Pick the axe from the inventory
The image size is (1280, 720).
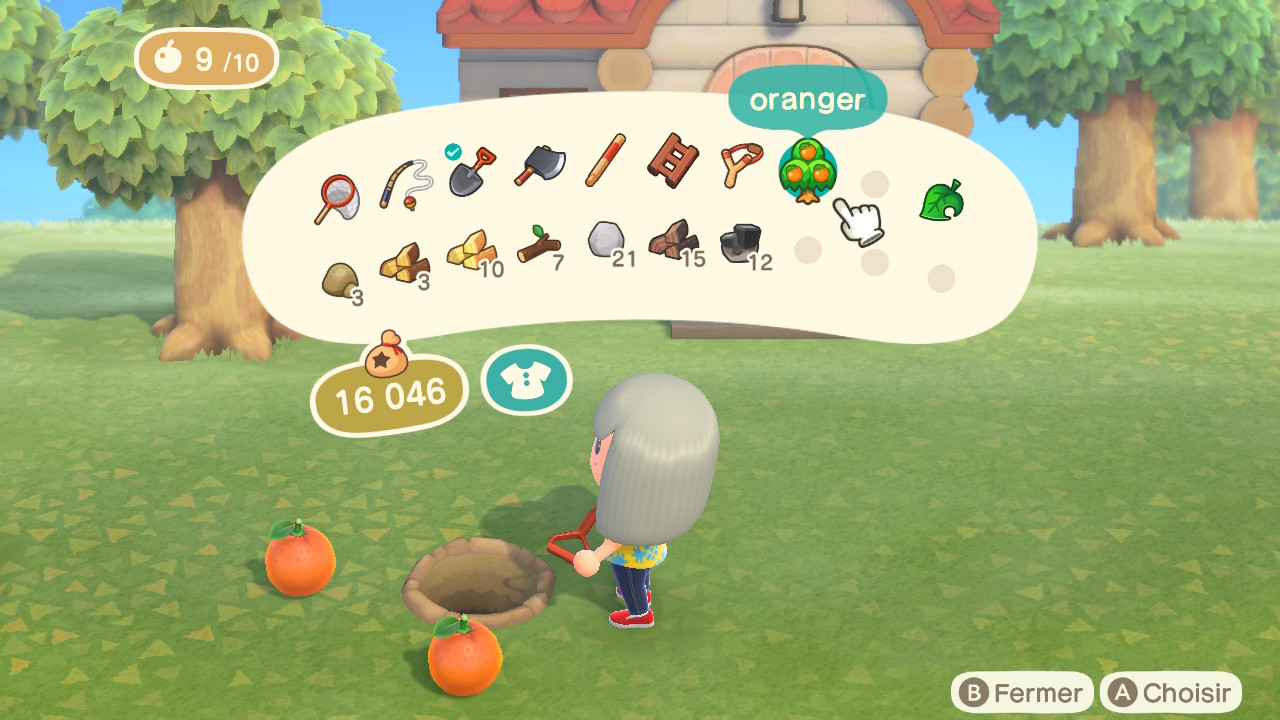click(x=539, y=165)
